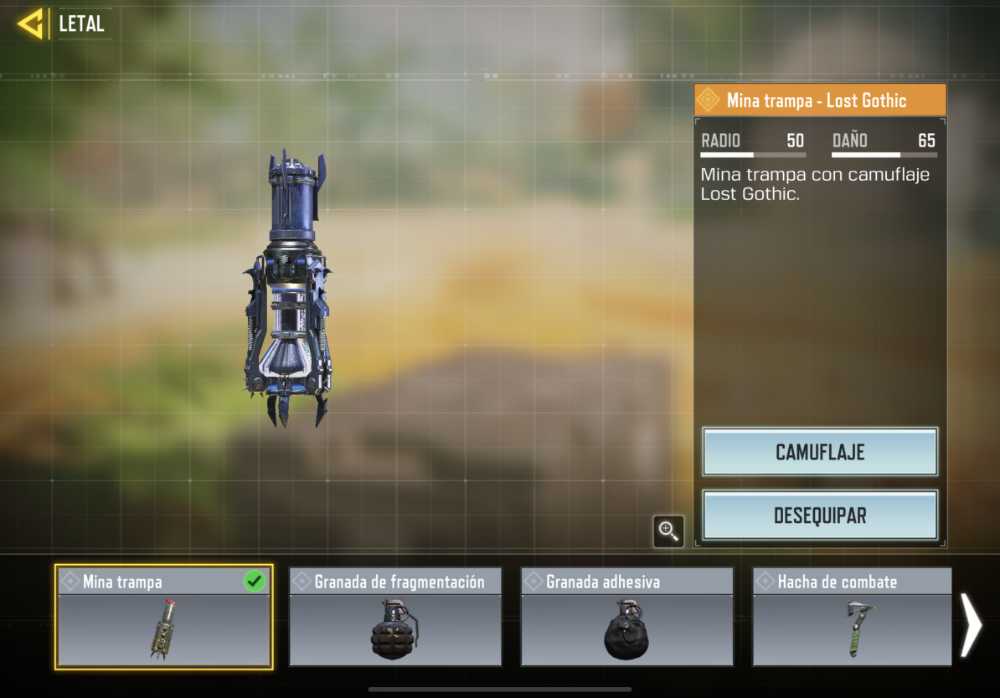Select the Granada adhesiva slot
Viewport: 1000px width, 698px height.
tap(627, 617)
